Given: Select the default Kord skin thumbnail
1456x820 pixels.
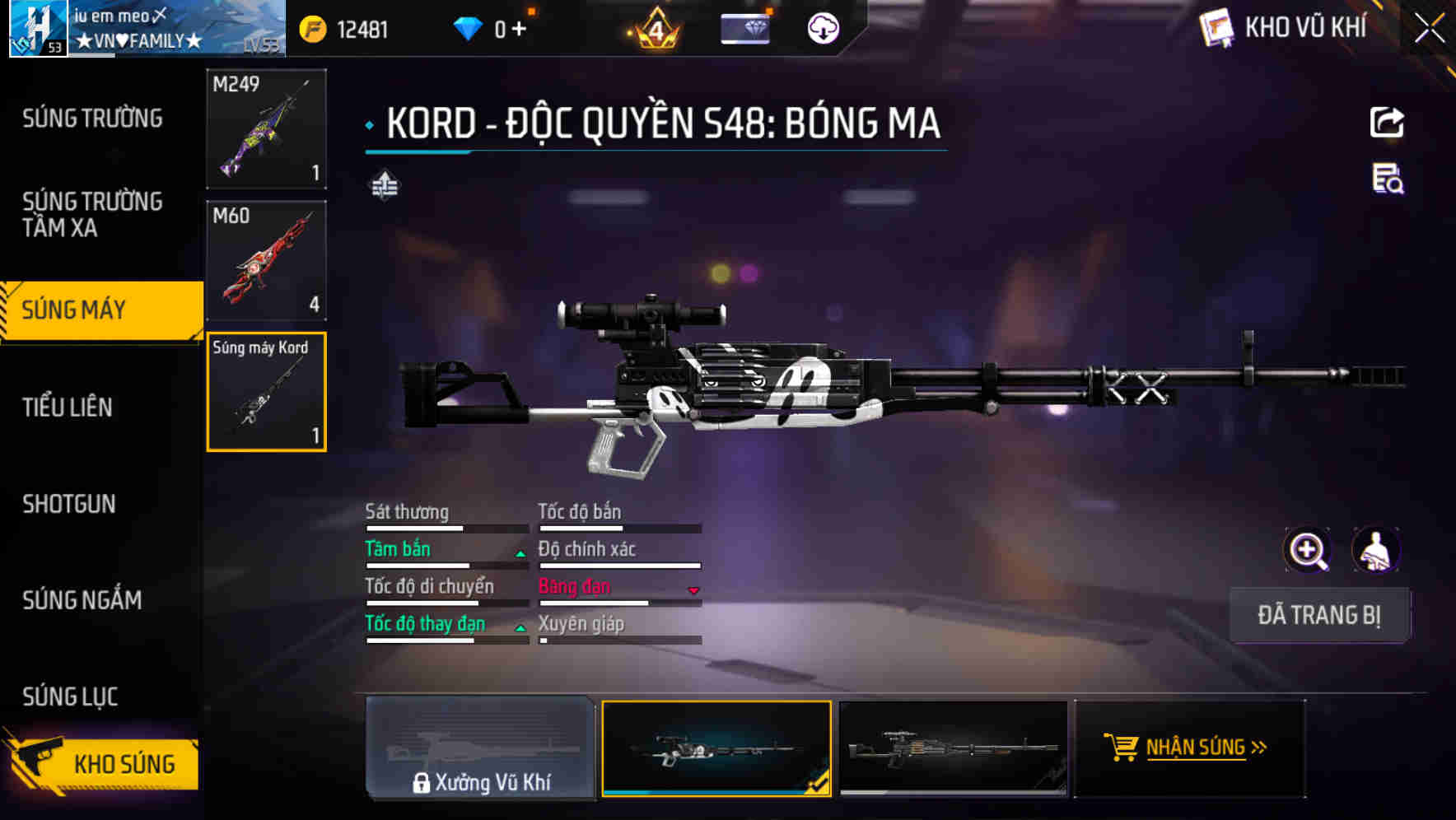Looking at the screenshot, I should (x=953, y=748).
